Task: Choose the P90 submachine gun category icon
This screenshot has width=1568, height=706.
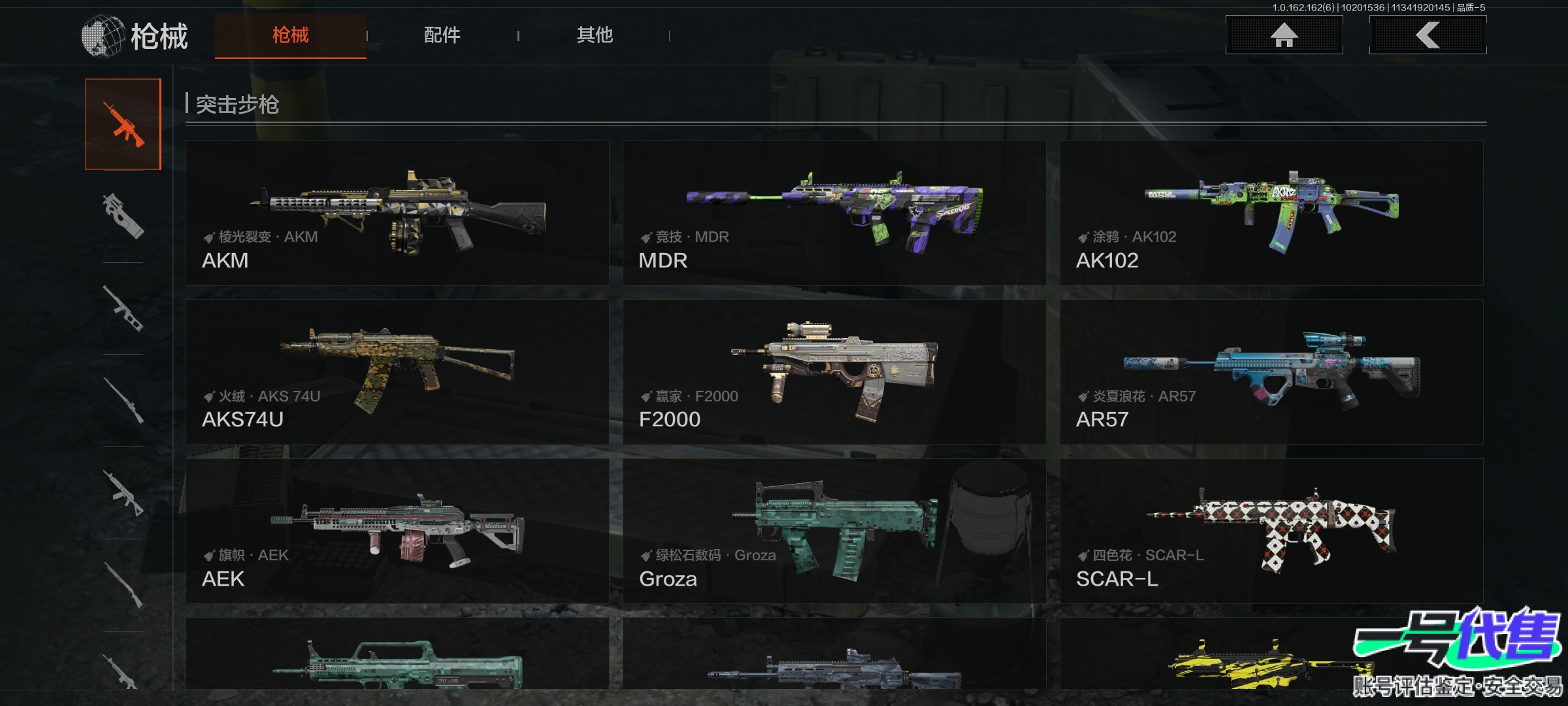Action: coord(123,216)
